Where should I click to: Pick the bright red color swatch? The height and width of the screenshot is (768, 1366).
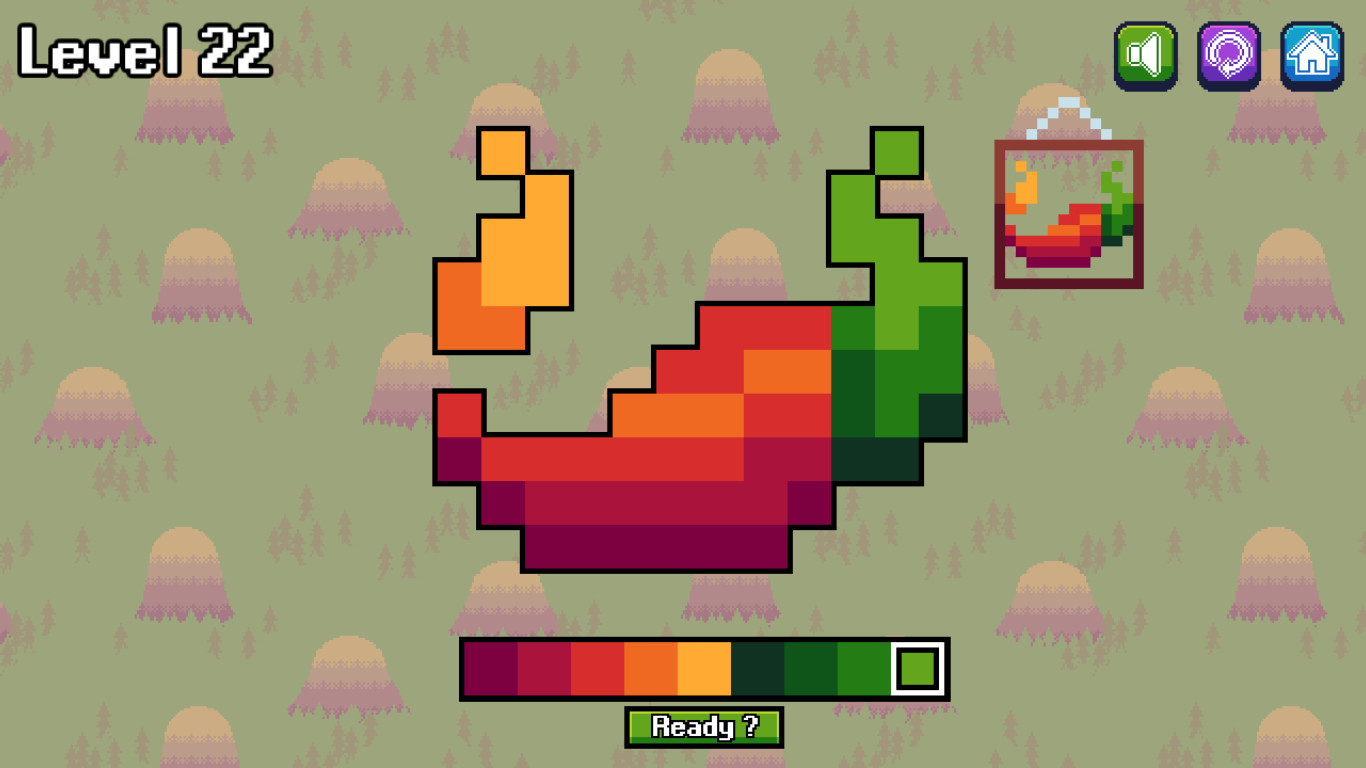point(597,668)
